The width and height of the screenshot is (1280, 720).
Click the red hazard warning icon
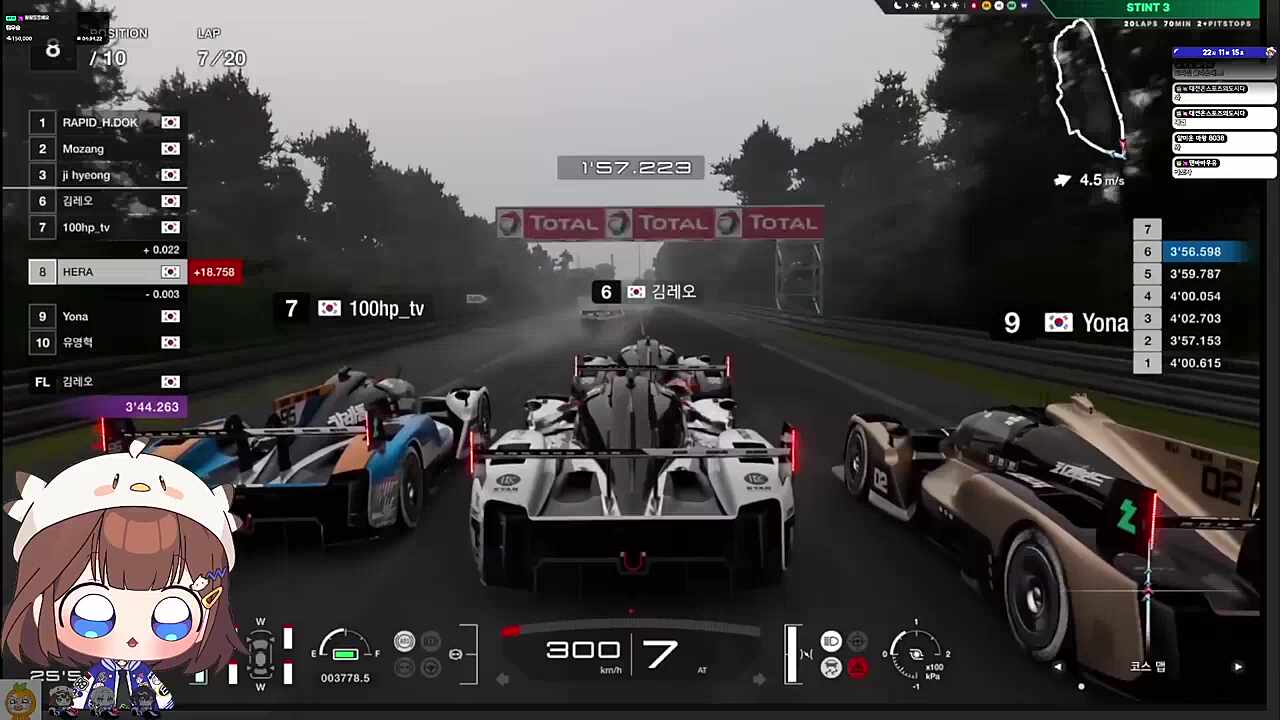857,668
